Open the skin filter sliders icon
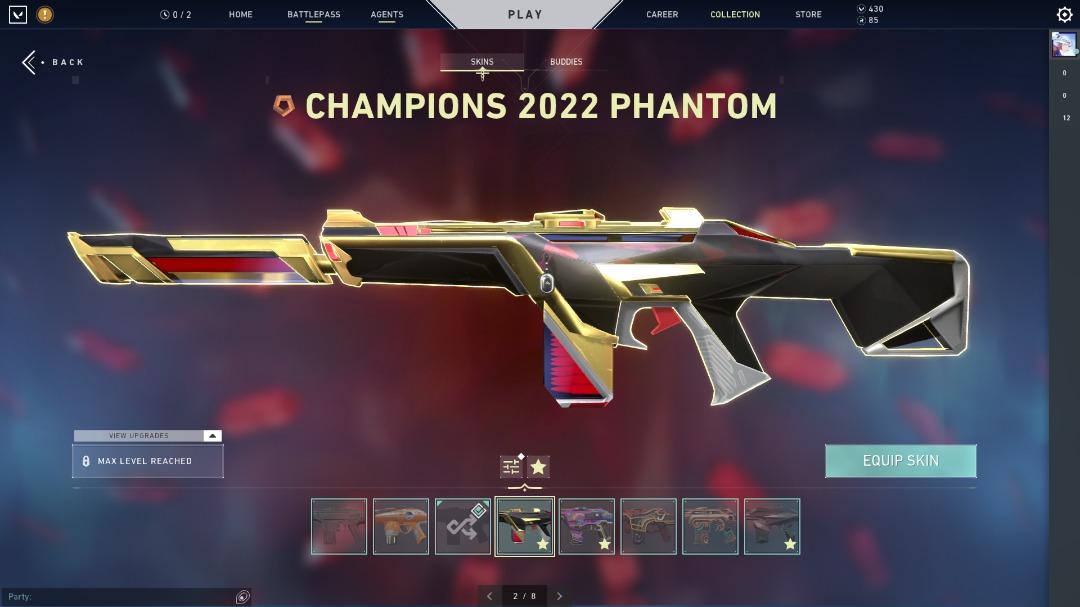 tap(511, 467)
